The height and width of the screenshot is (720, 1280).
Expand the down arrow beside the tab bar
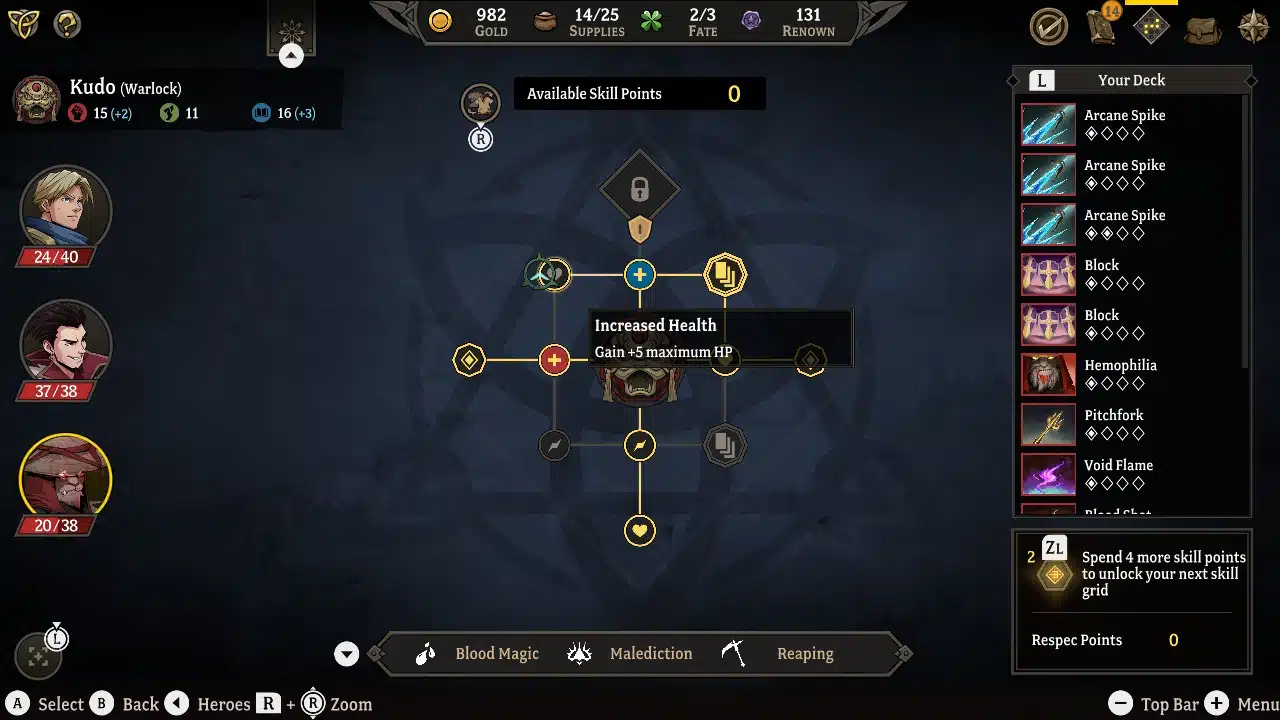(x=346, y=653)
